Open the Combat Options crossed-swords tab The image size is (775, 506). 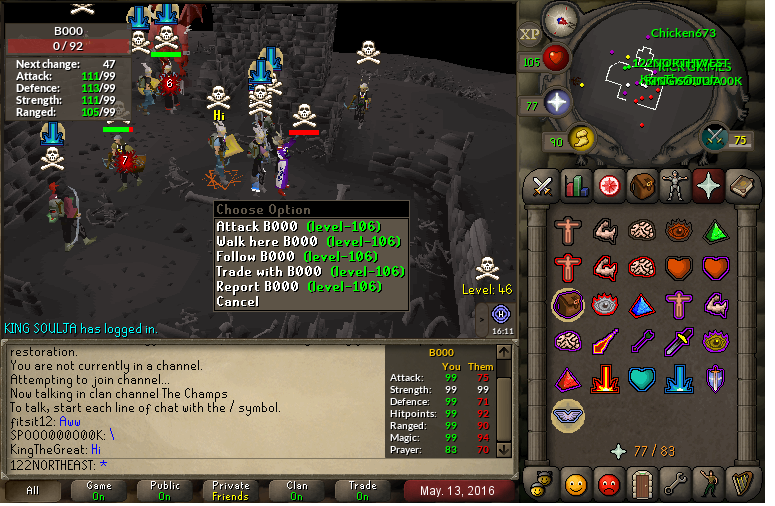coord(543,186)
